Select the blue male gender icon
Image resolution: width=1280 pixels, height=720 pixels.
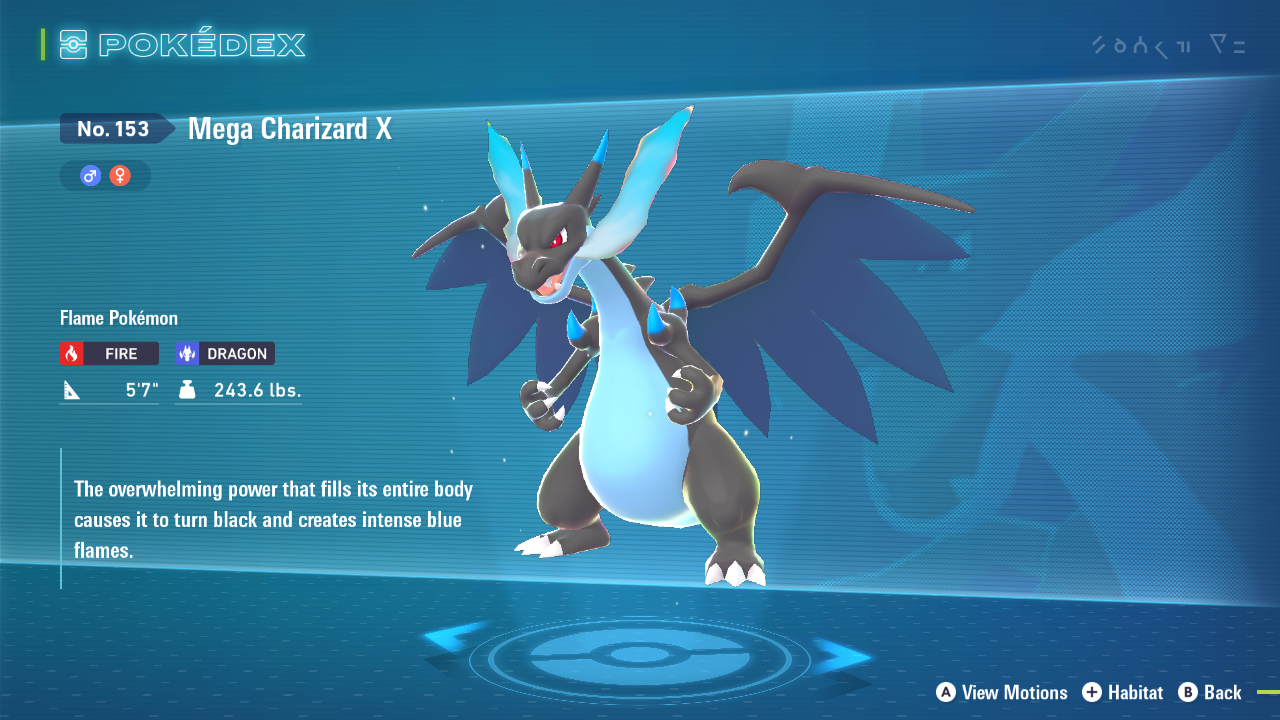91,176
